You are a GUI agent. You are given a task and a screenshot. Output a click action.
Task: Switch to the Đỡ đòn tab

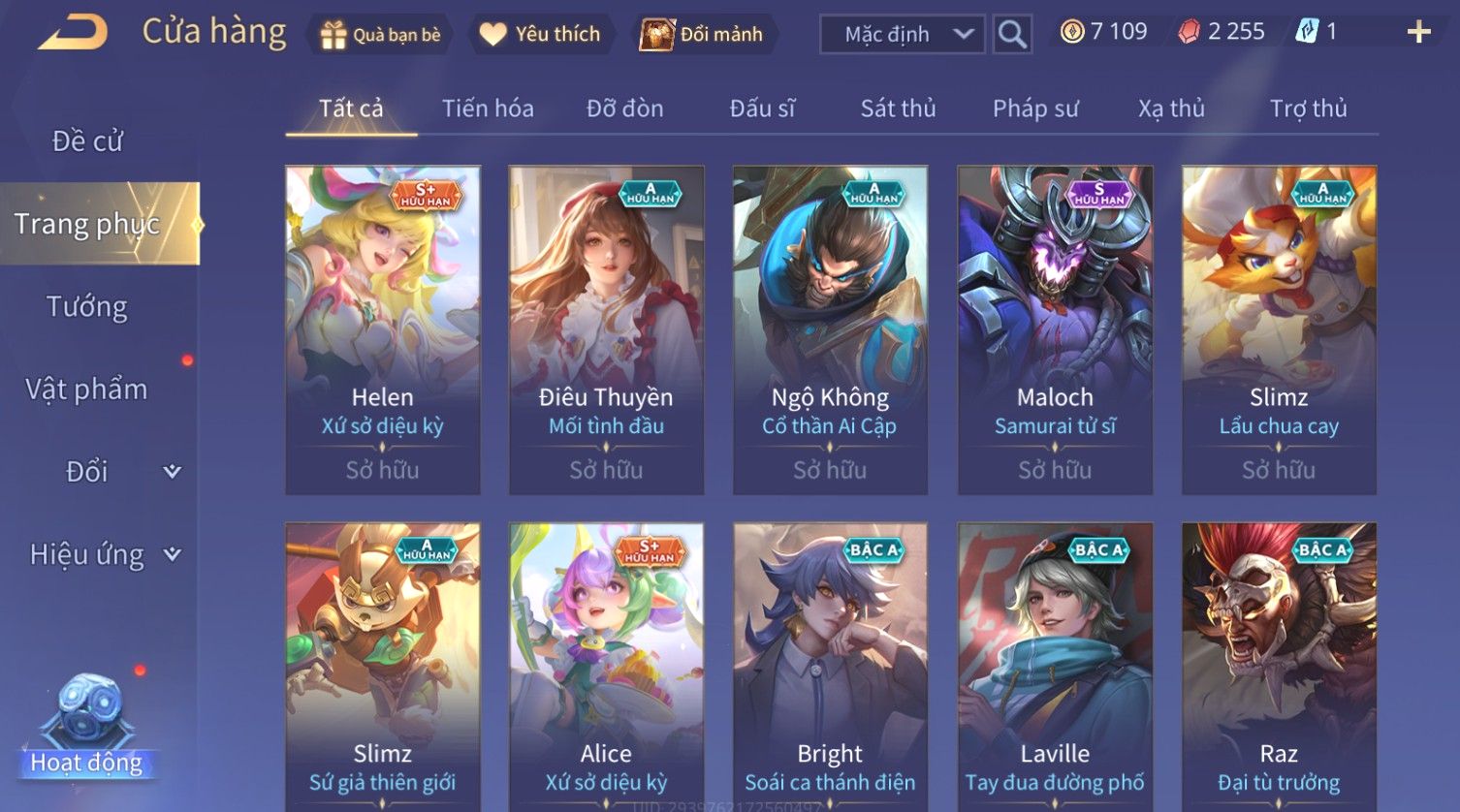pyautogui.click(x=624, y=109)
